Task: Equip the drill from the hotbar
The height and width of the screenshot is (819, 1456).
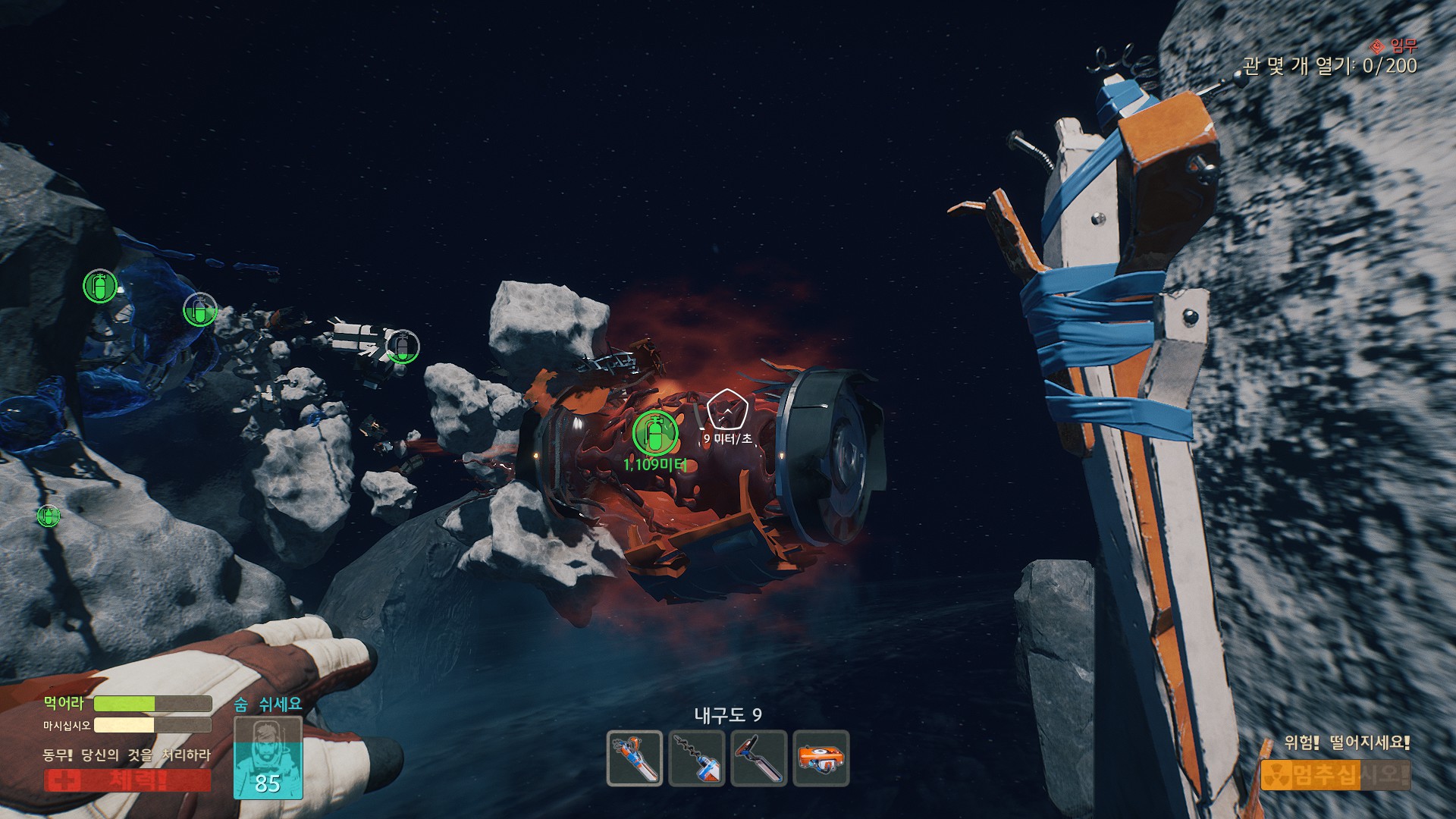Action: point(696,758)
